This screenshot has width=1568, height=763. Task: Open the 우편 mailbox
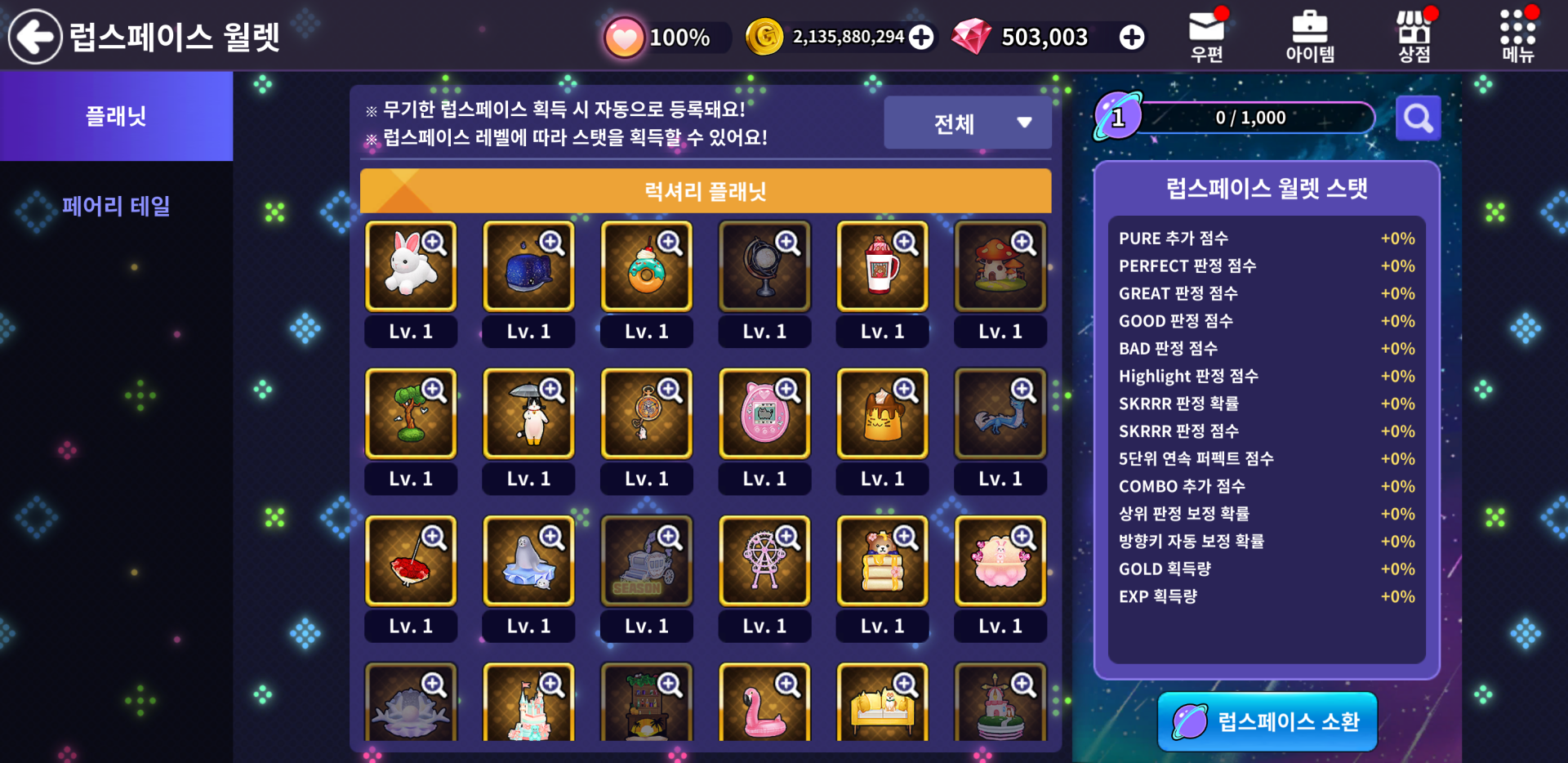(x=1206, y=37)
